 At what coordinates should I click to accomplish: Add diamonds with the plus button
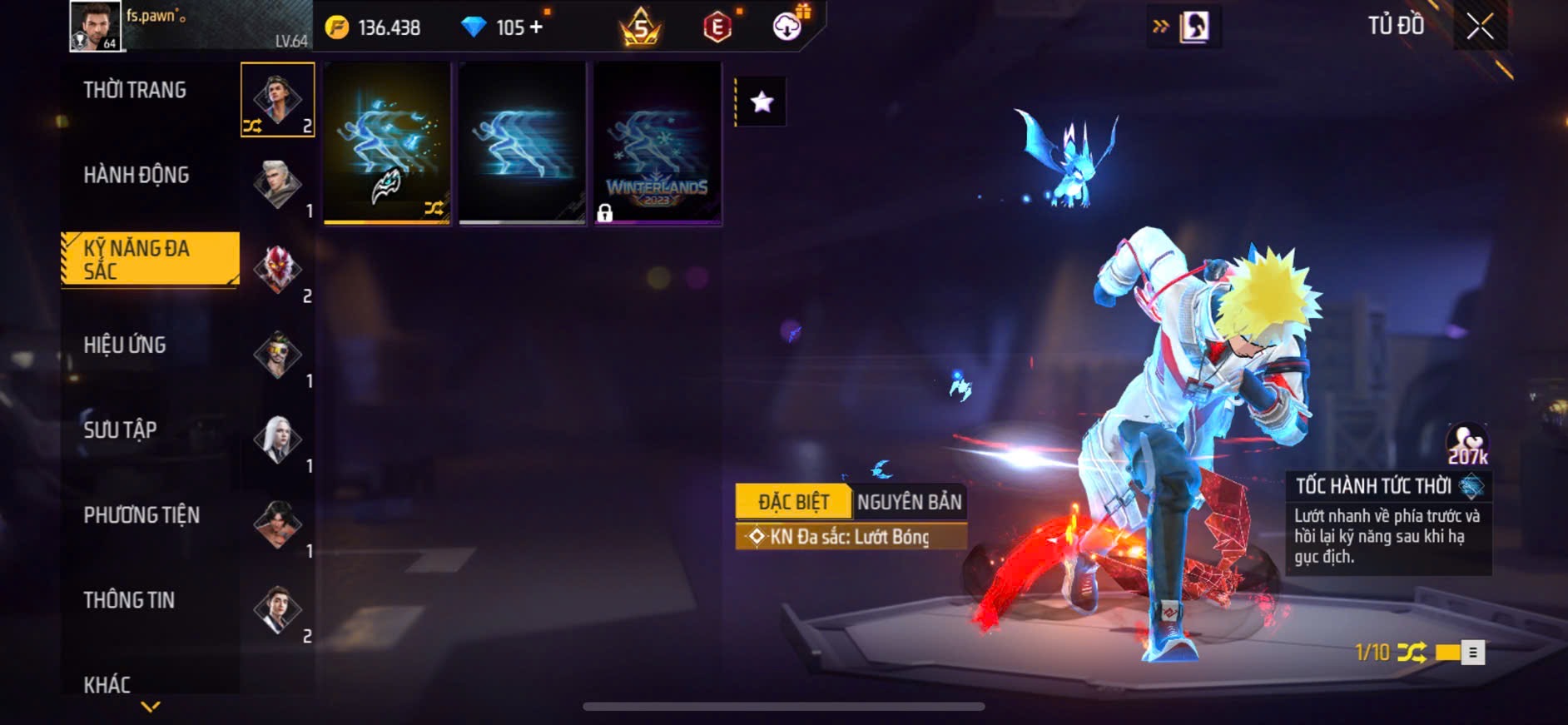(536, 27)
